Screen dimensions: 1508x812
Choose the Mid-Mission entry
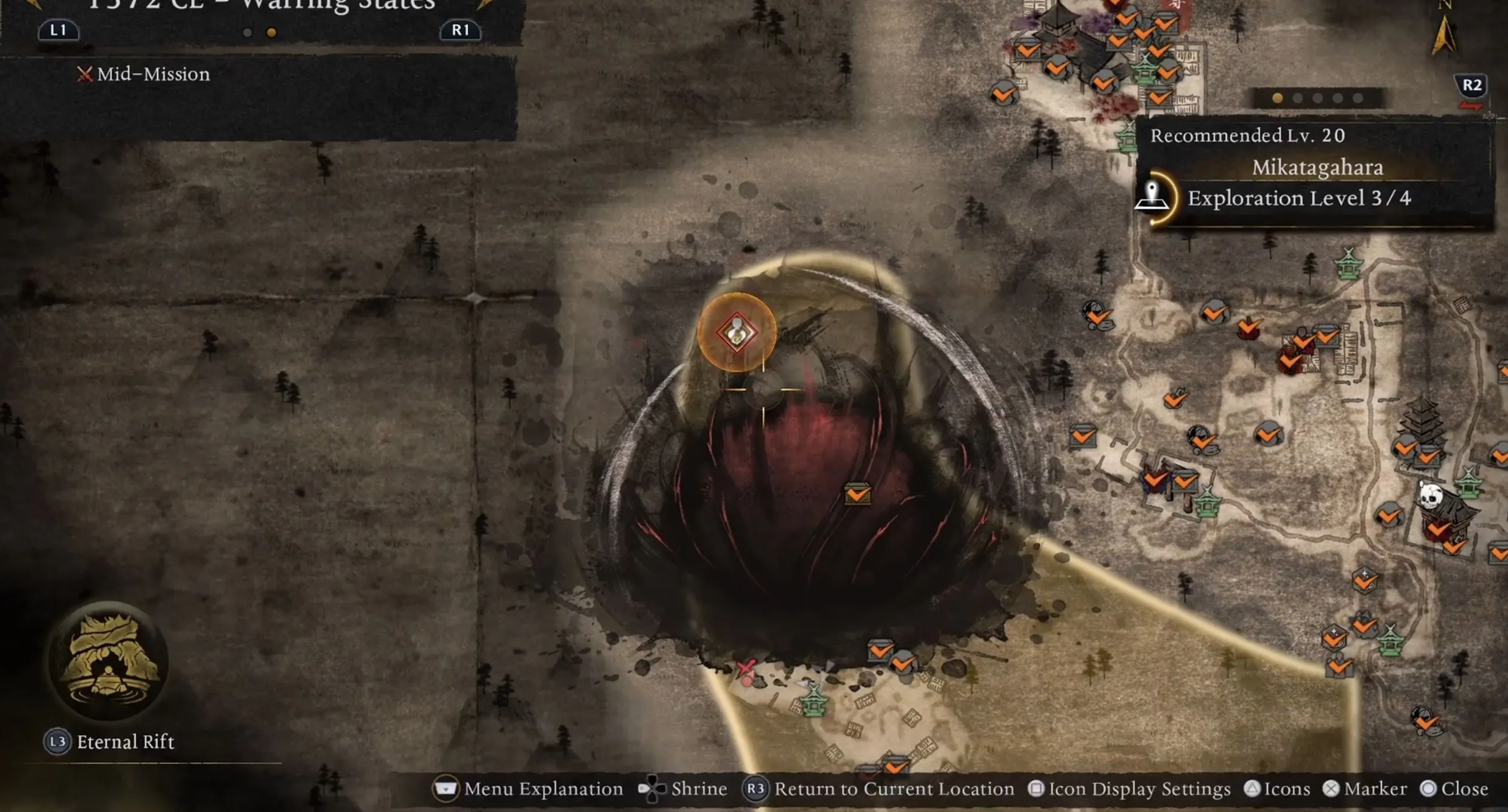pos(144,74)
